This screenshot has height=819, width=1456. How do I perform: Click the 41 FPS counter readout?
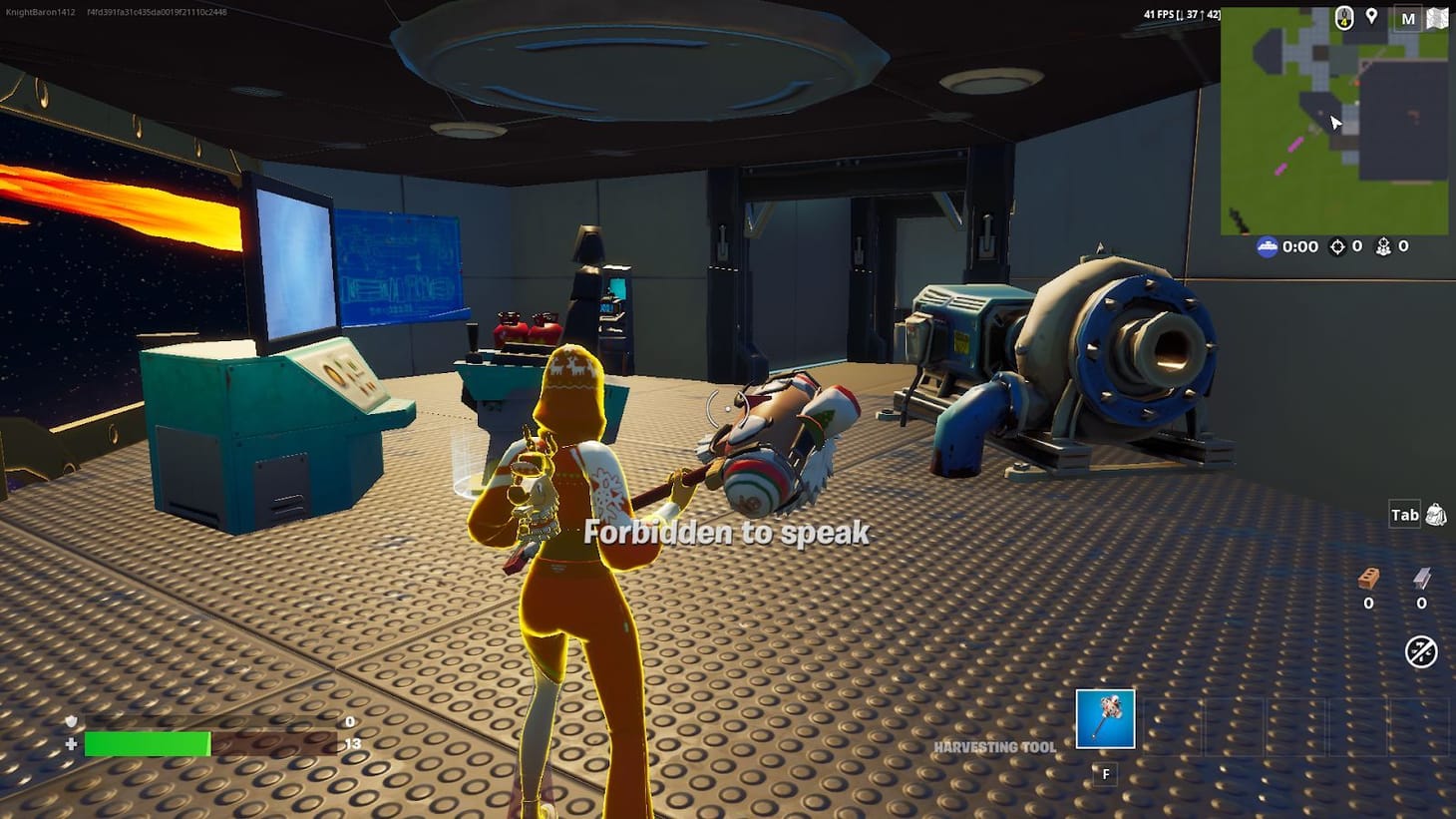1159,12
